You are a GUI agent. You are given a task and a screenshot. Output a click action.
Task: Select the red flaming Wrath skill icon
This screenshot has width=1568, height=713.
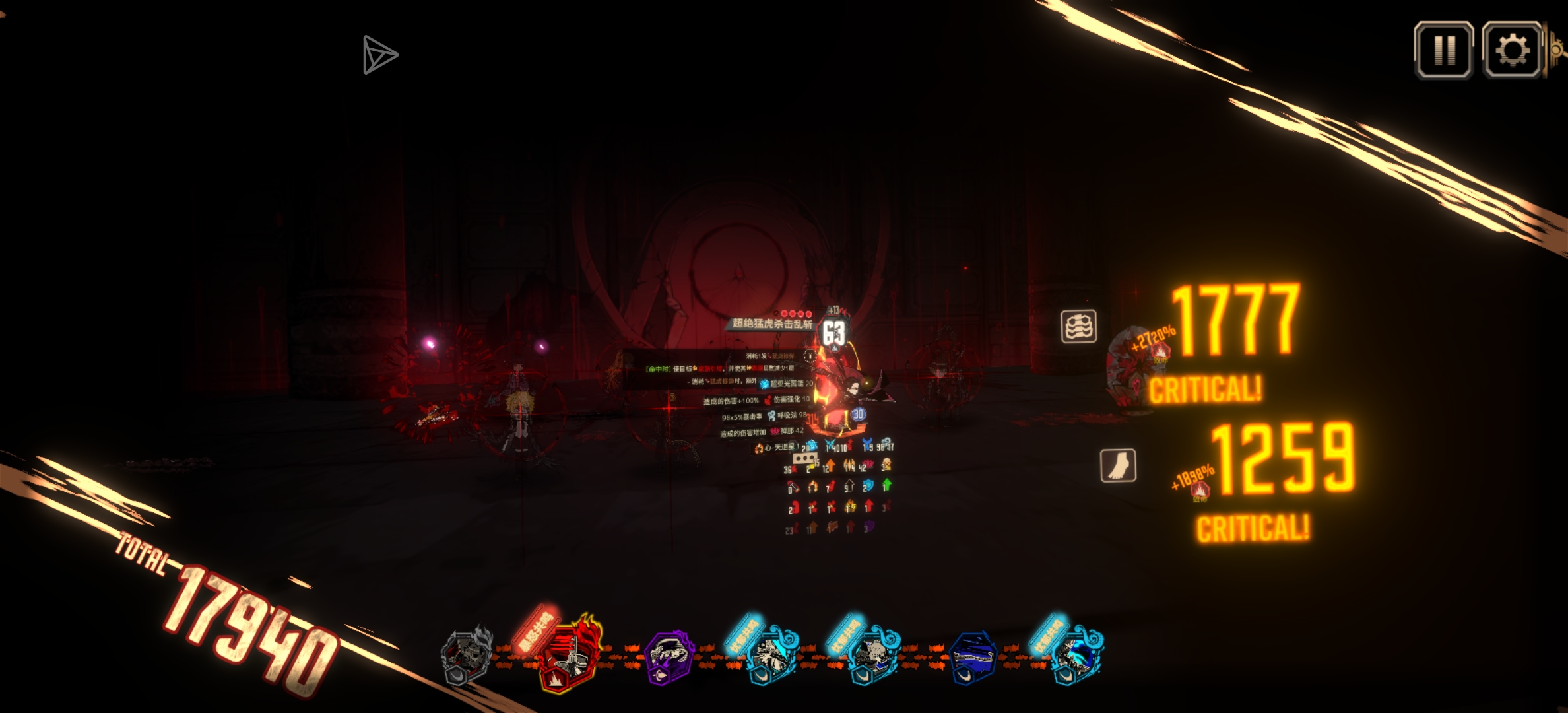coord(566,656)
